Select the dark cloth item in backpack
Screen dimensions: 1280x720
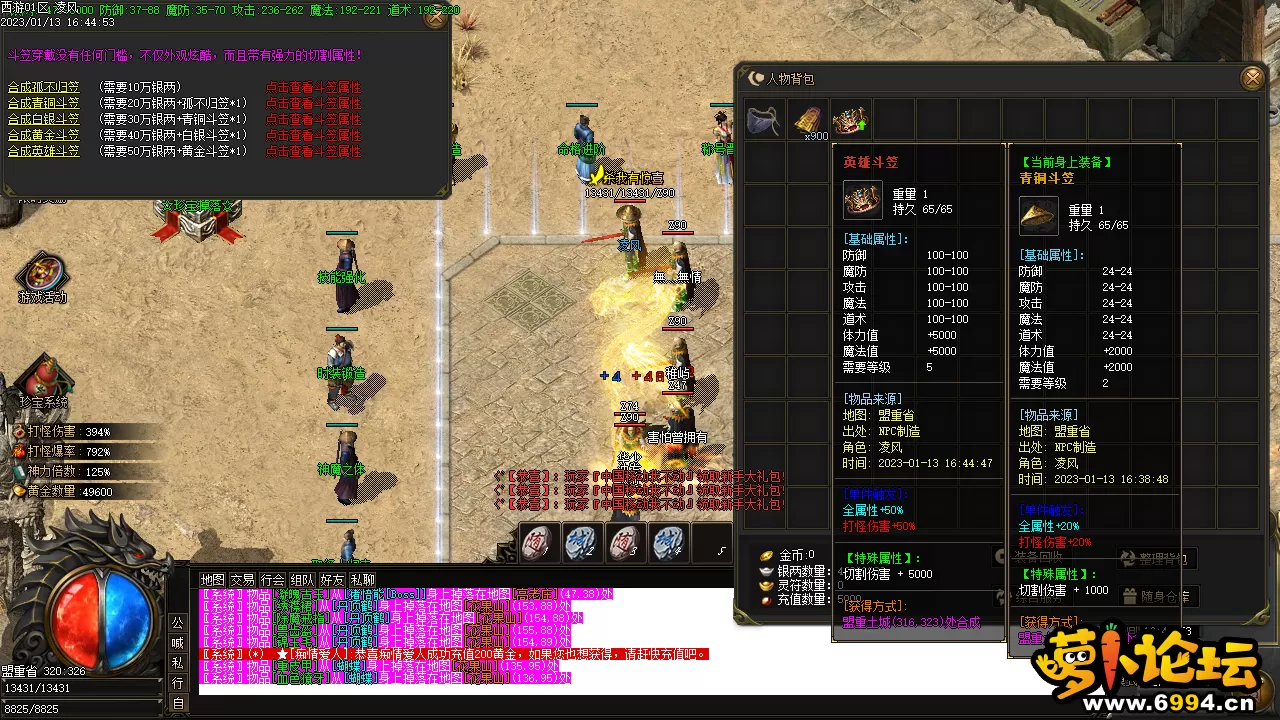tap(764, 120)
